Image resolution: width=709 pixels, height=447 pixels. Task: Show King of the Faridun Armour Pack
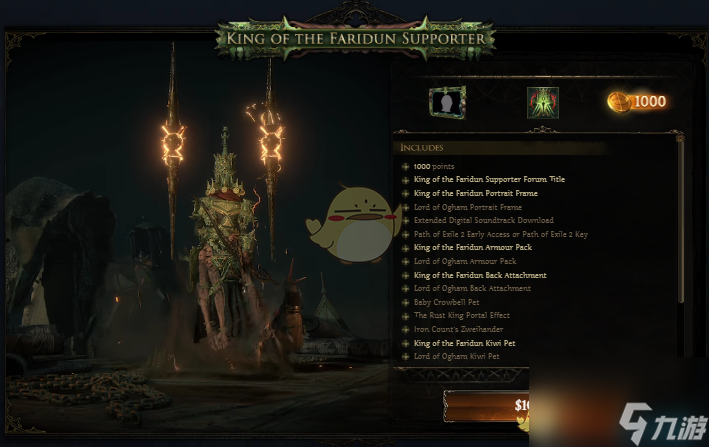coord(472,247)
